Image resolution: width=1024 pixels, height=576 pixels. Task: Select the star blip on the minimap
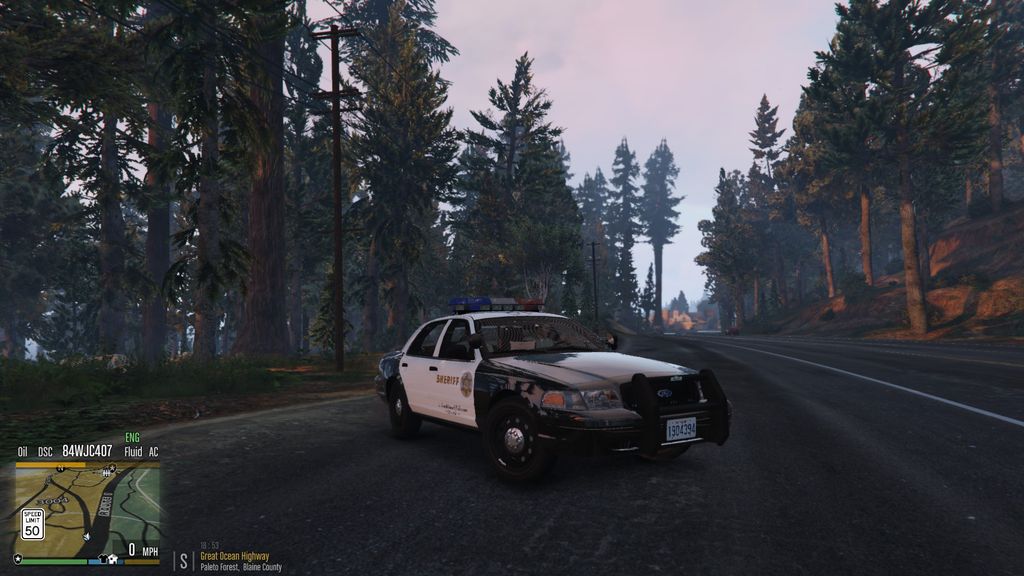(112, 469)
